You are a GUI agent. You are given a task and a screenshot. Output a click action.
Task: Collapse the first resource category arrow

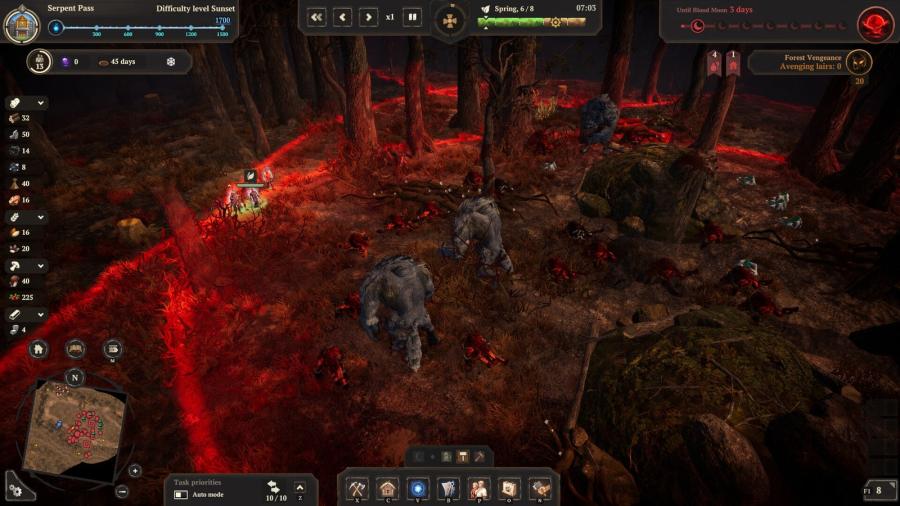tap(41, 103)
